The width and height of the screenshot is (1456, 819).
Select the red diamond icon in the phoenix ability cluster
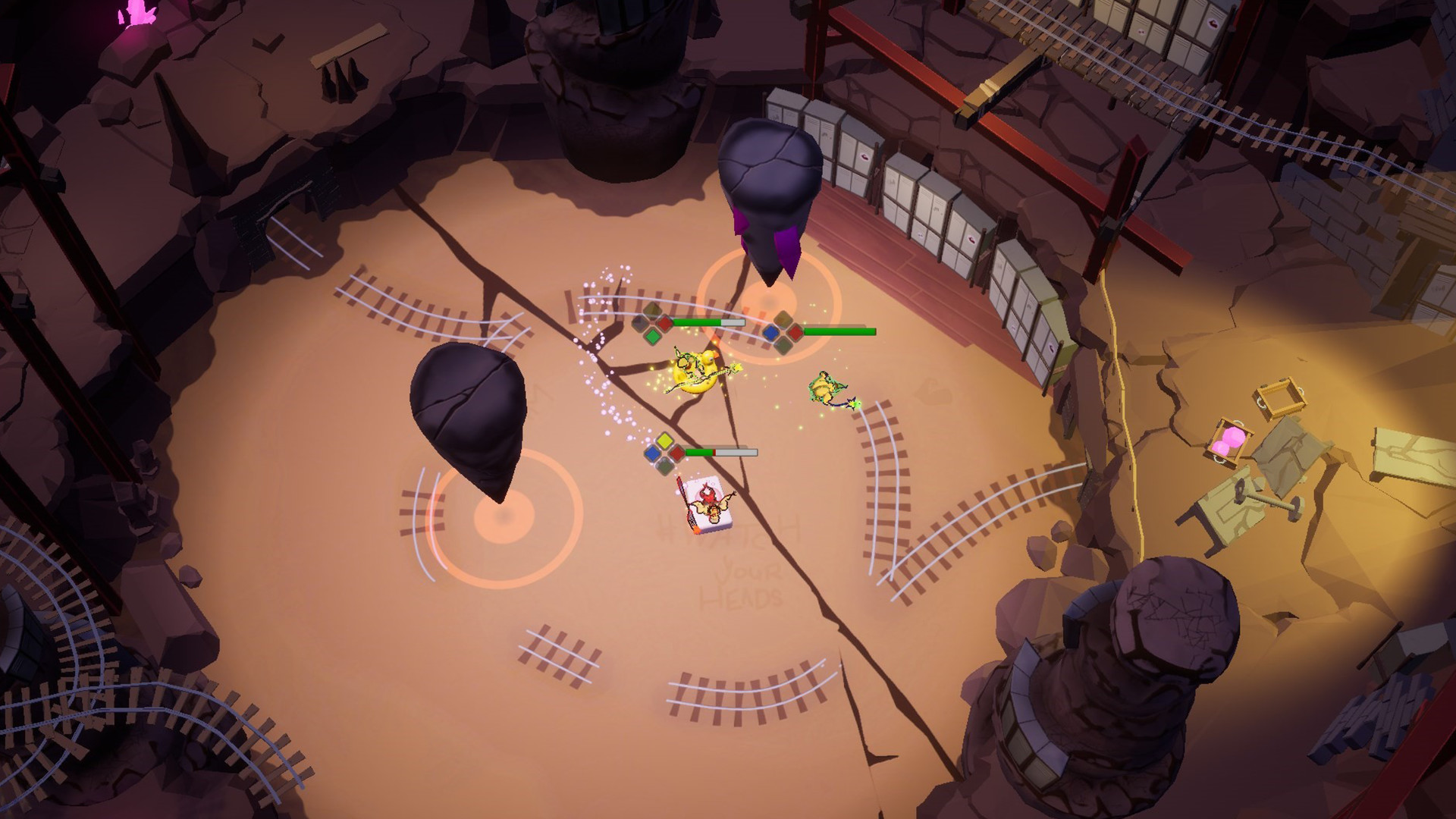(x=676, y=453)
